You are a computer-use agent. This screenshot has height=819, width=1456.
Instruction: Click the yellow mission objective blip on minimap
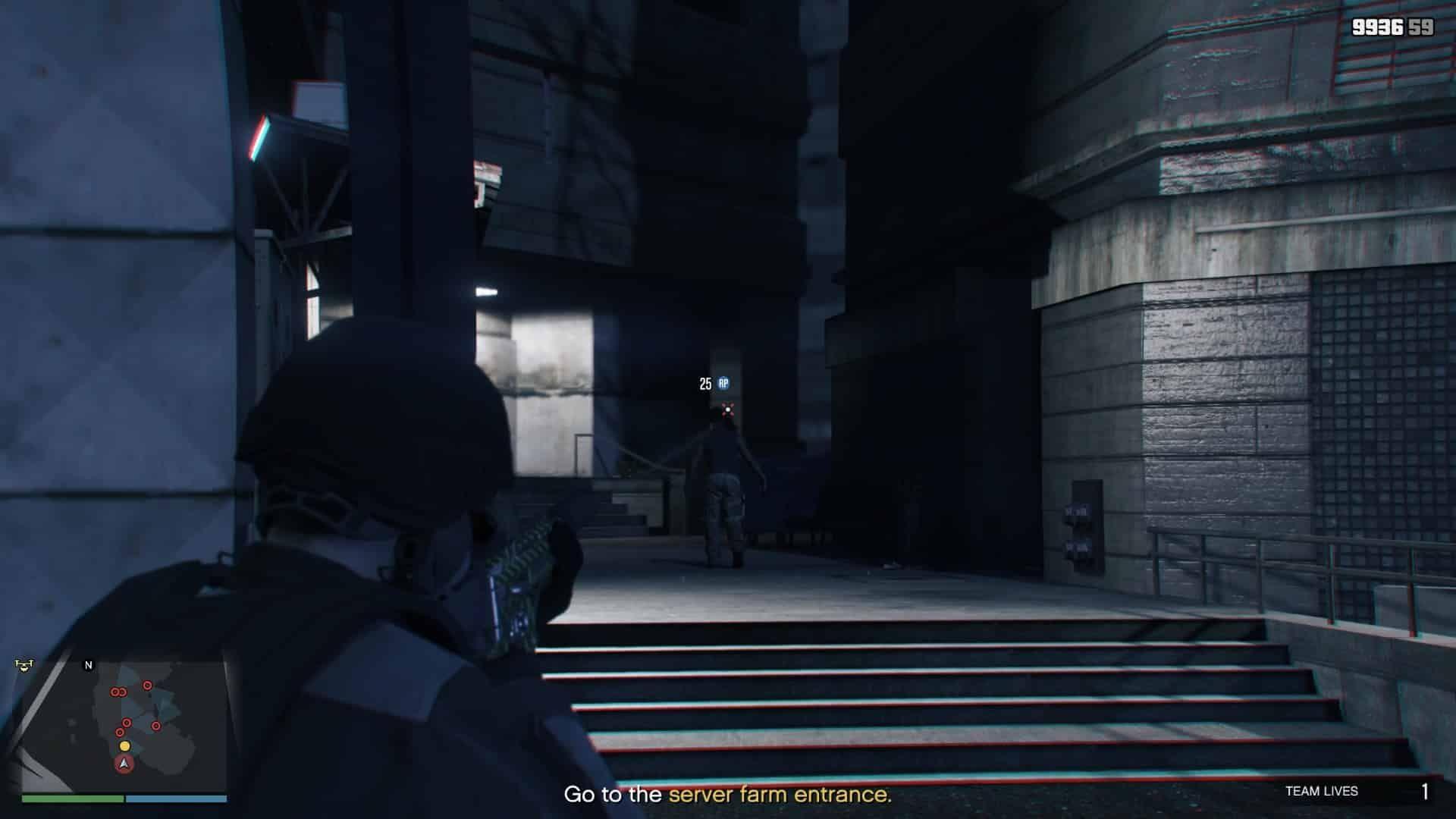pyautogui.click(x=124, y=746)
